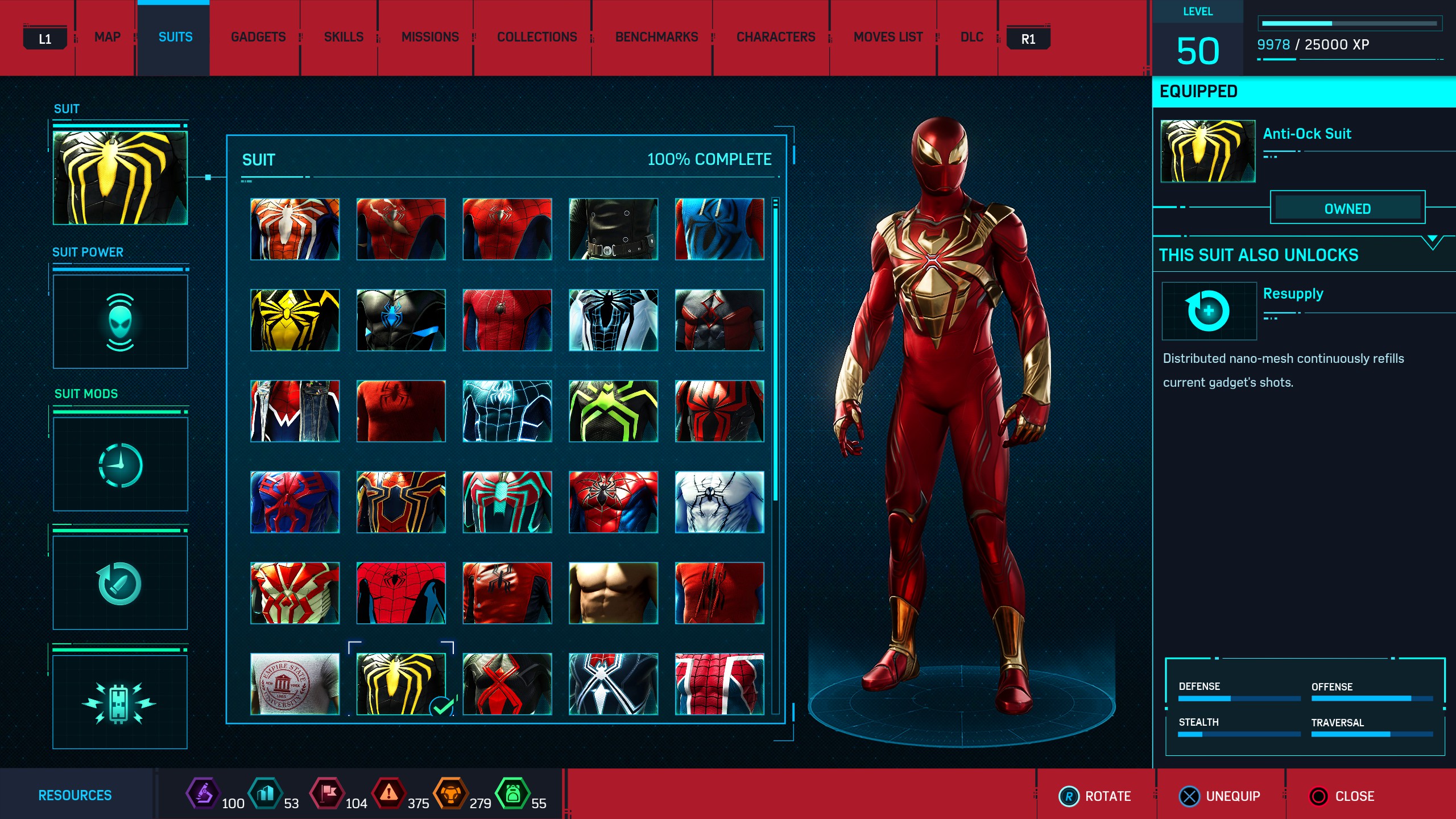Open the Gadgets tab
This screenshot has width=1456, height=819.
click(258, 38)
